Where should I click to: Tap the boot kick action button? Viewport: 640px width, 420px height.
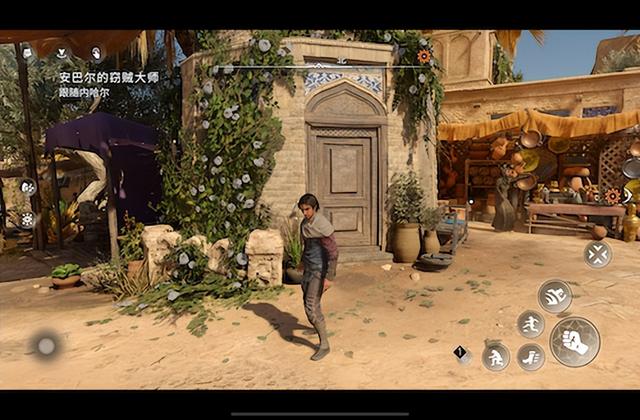tap(531, 357)
